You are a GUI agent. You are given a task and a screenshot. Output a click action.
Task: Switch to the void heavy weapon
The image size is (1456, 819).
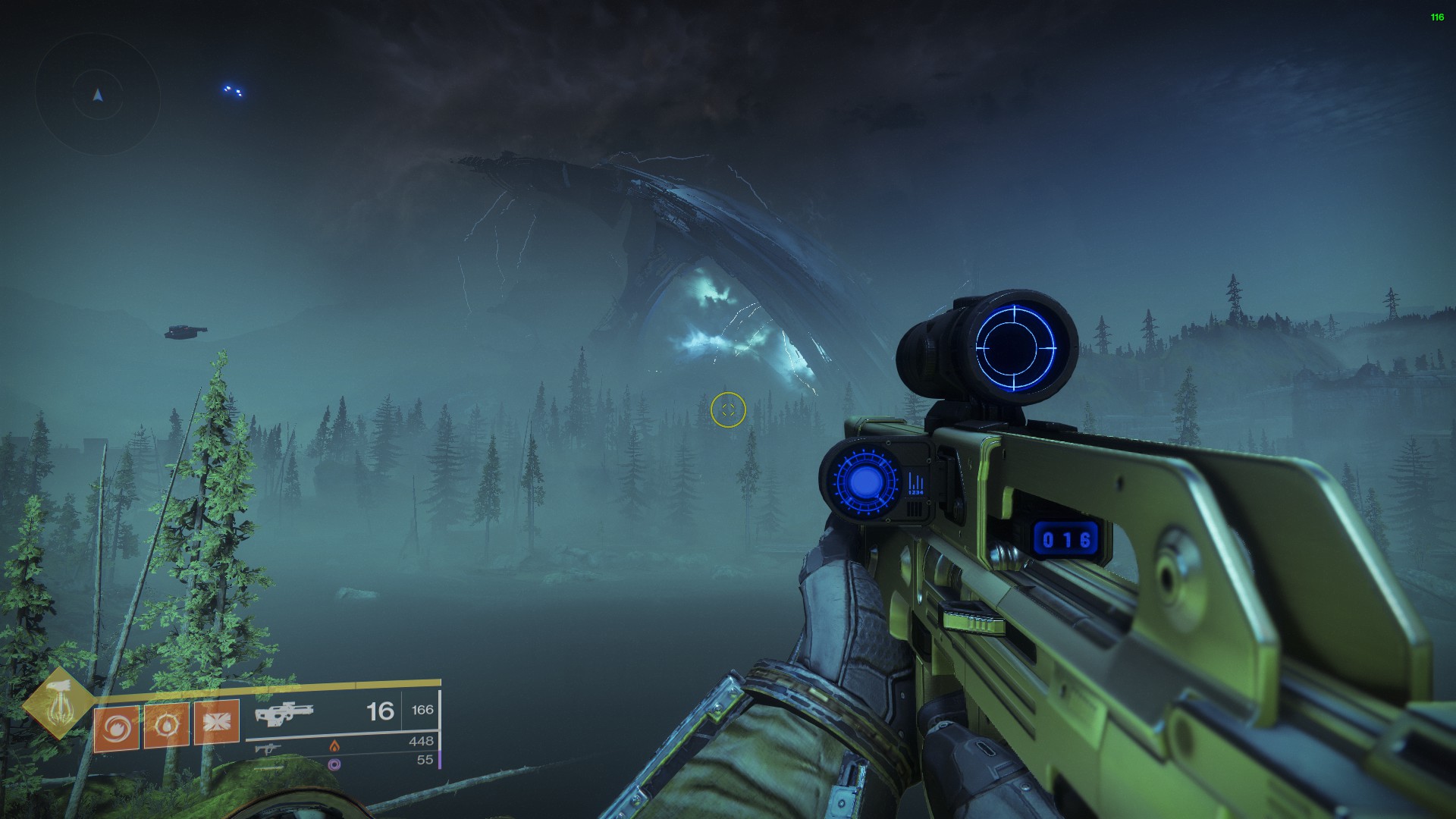(x=267, y=764)
